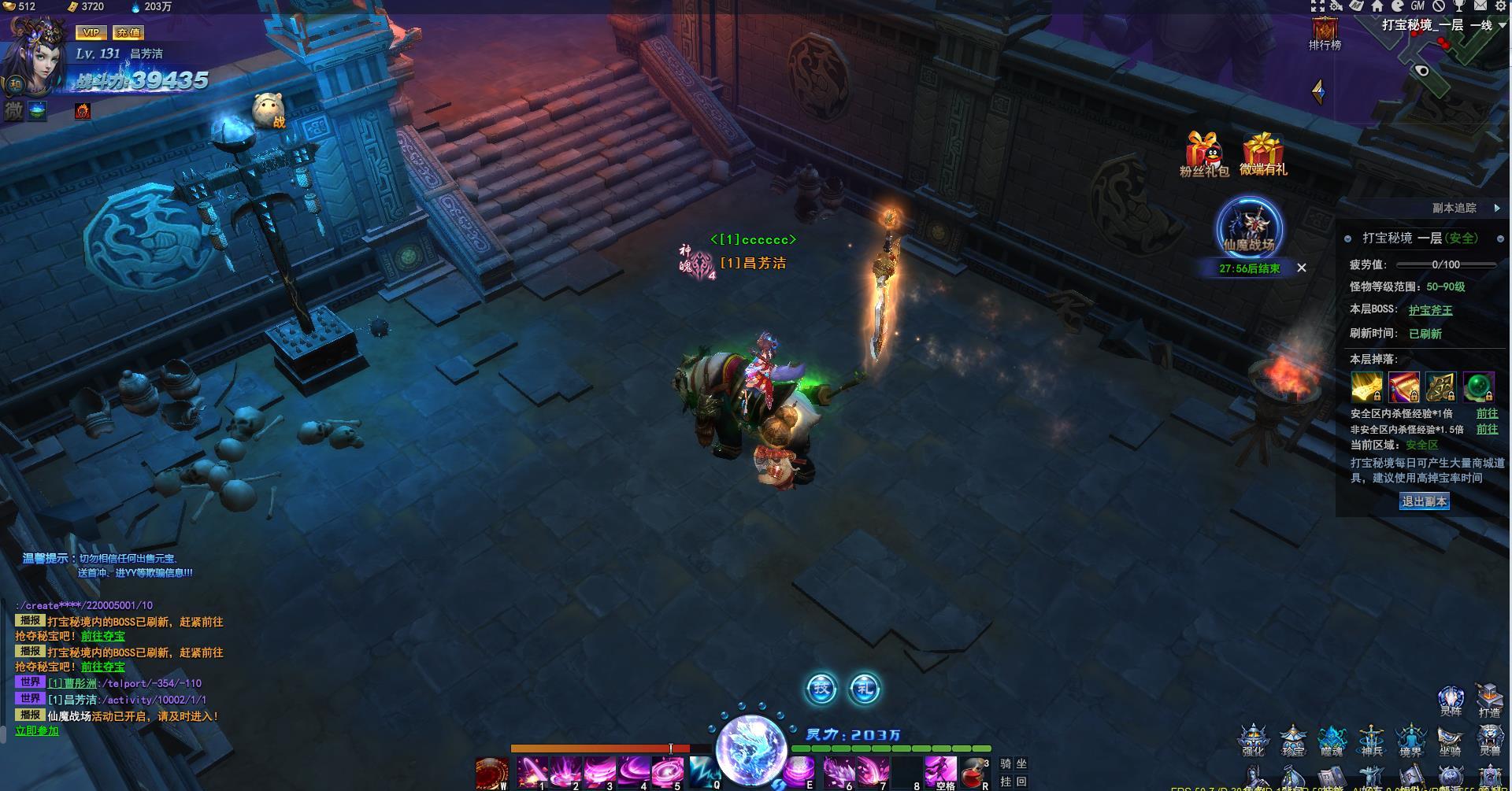Close the 仙魔战场 countdown notice
Image resolution: width=1512 pixels, height=791 pixels.
click(1302, 268)
